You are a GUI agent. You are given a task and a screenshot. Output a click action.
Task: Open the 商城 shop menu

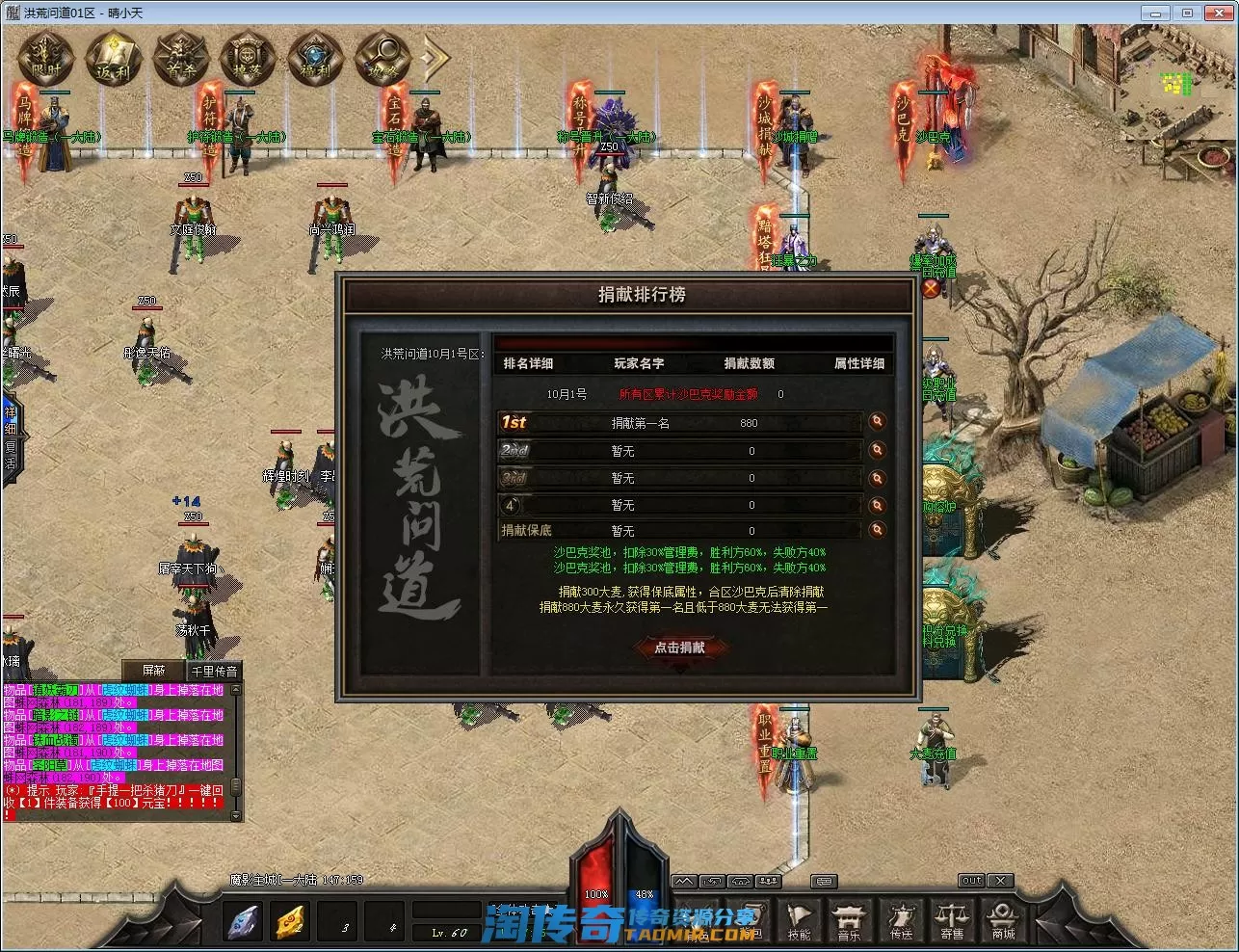pyautogui.click(x=1003, y=921)
